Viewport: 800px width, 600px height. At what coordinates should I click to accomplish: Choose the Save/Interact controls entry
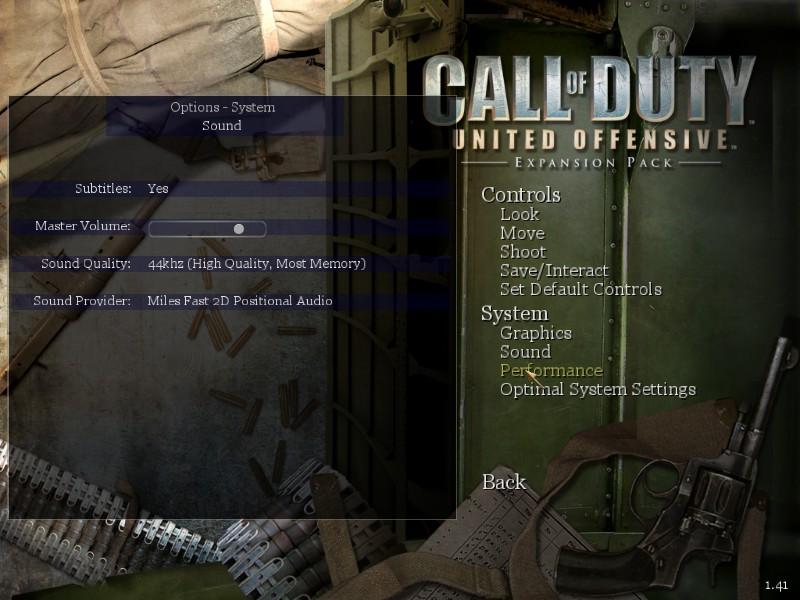pyautogui.click(x=554, y=270)
